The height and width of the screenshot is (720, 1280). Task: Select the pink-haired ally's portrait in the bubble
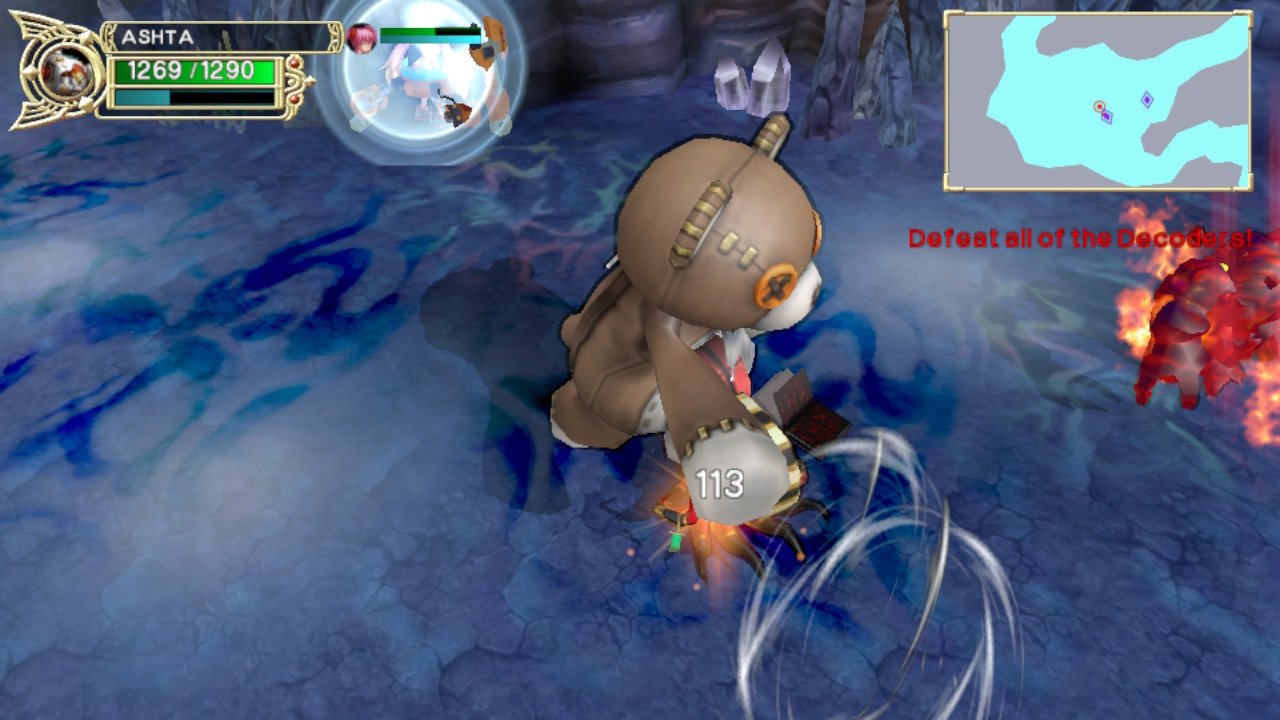click(x=361, y=35)
